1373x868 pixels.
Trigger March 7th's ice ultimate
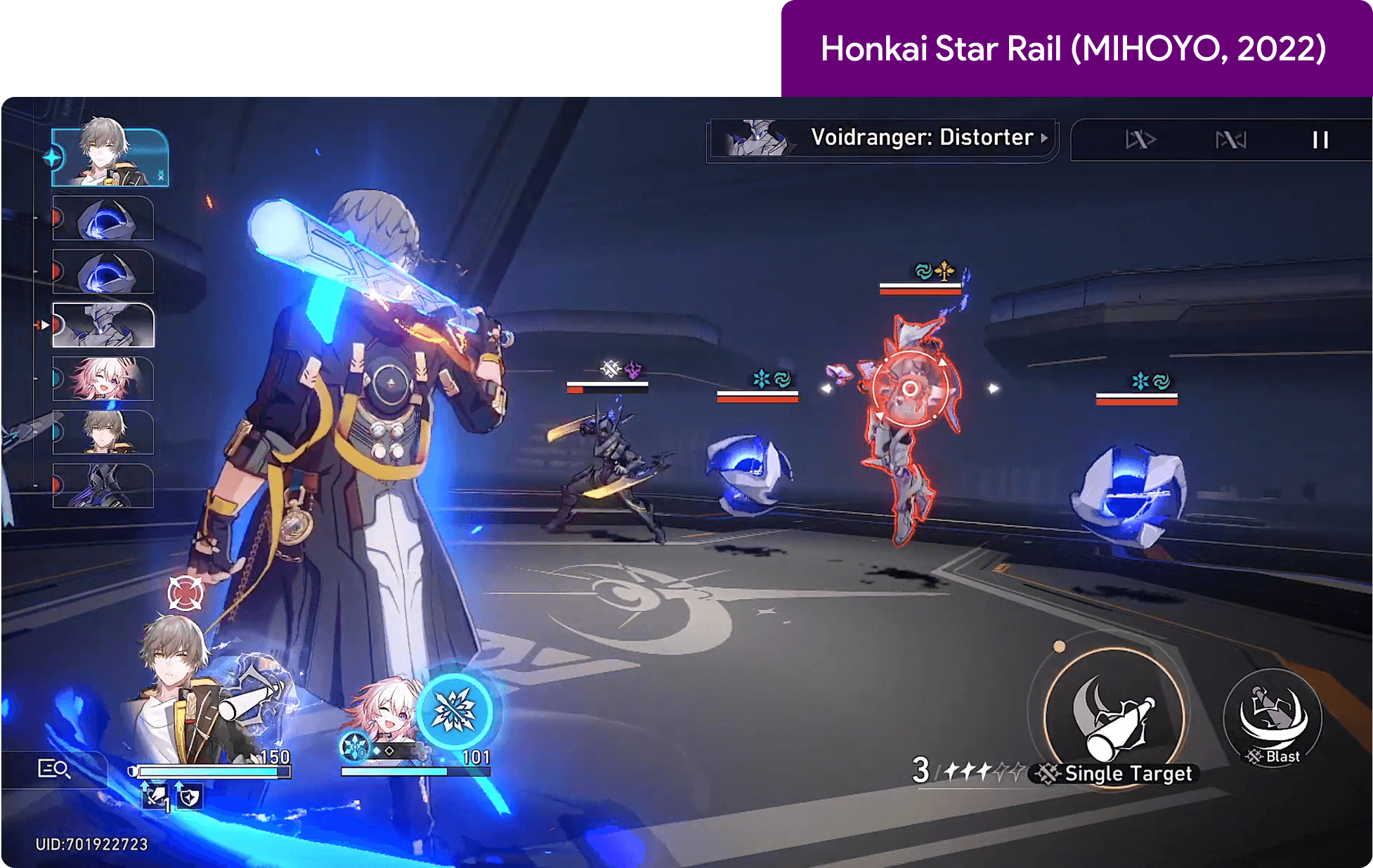point(455,711)
